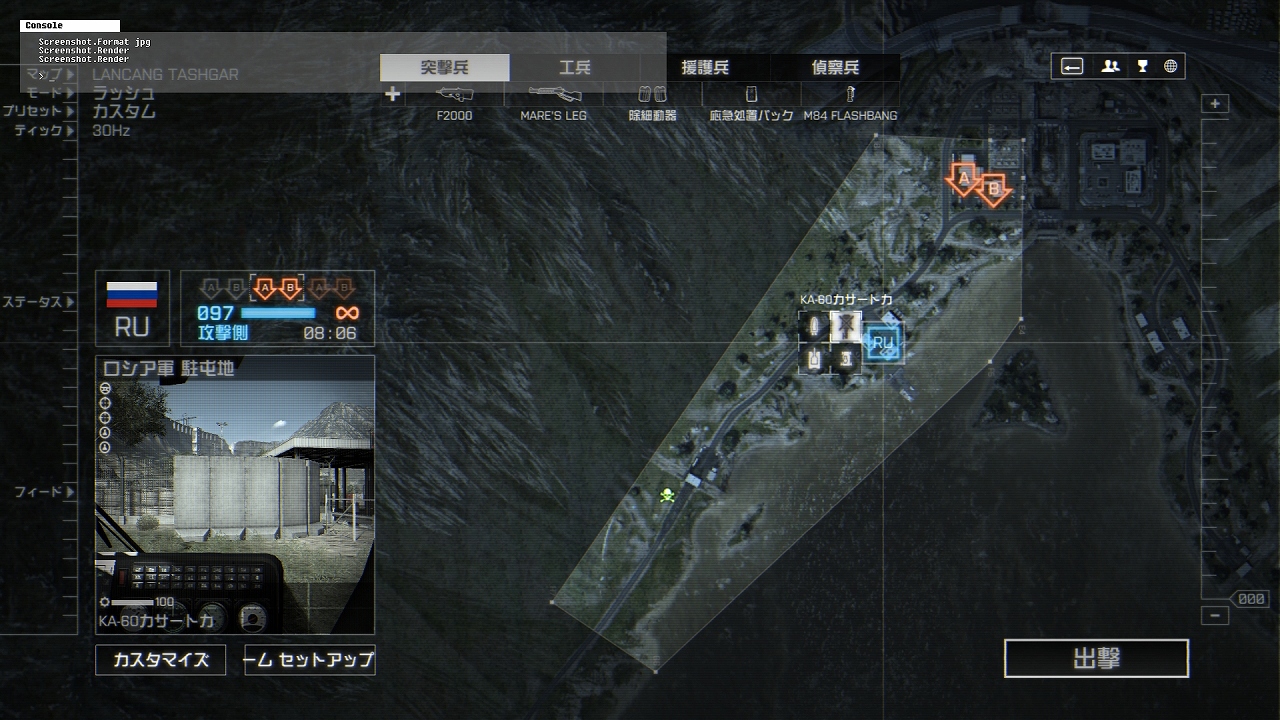
Task: Open the カスタマイズ loadout menu
Action: (x=160, y=660)
